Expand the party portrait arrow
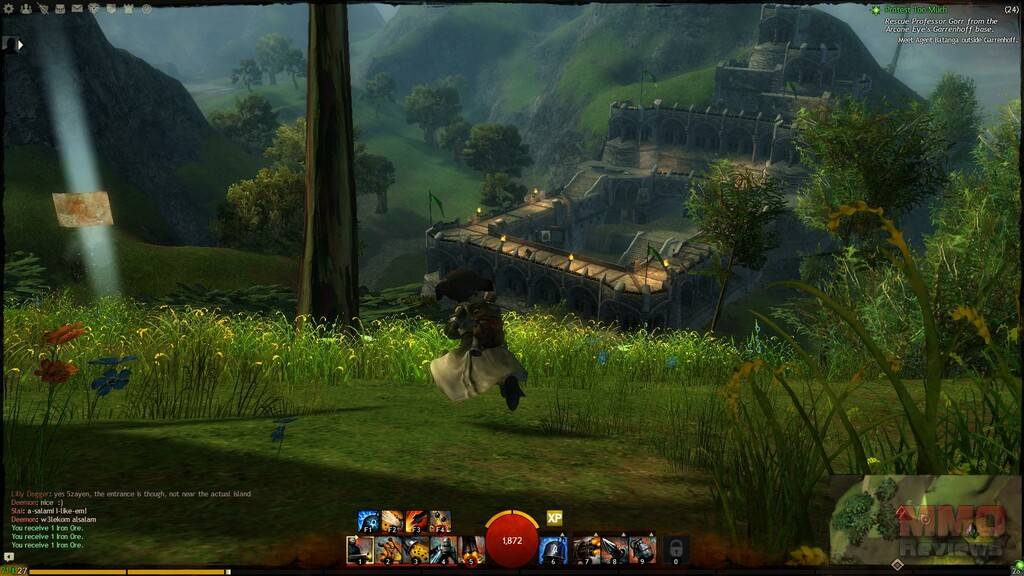This screenshot has width=1024, height=576. tap(11, 44)
